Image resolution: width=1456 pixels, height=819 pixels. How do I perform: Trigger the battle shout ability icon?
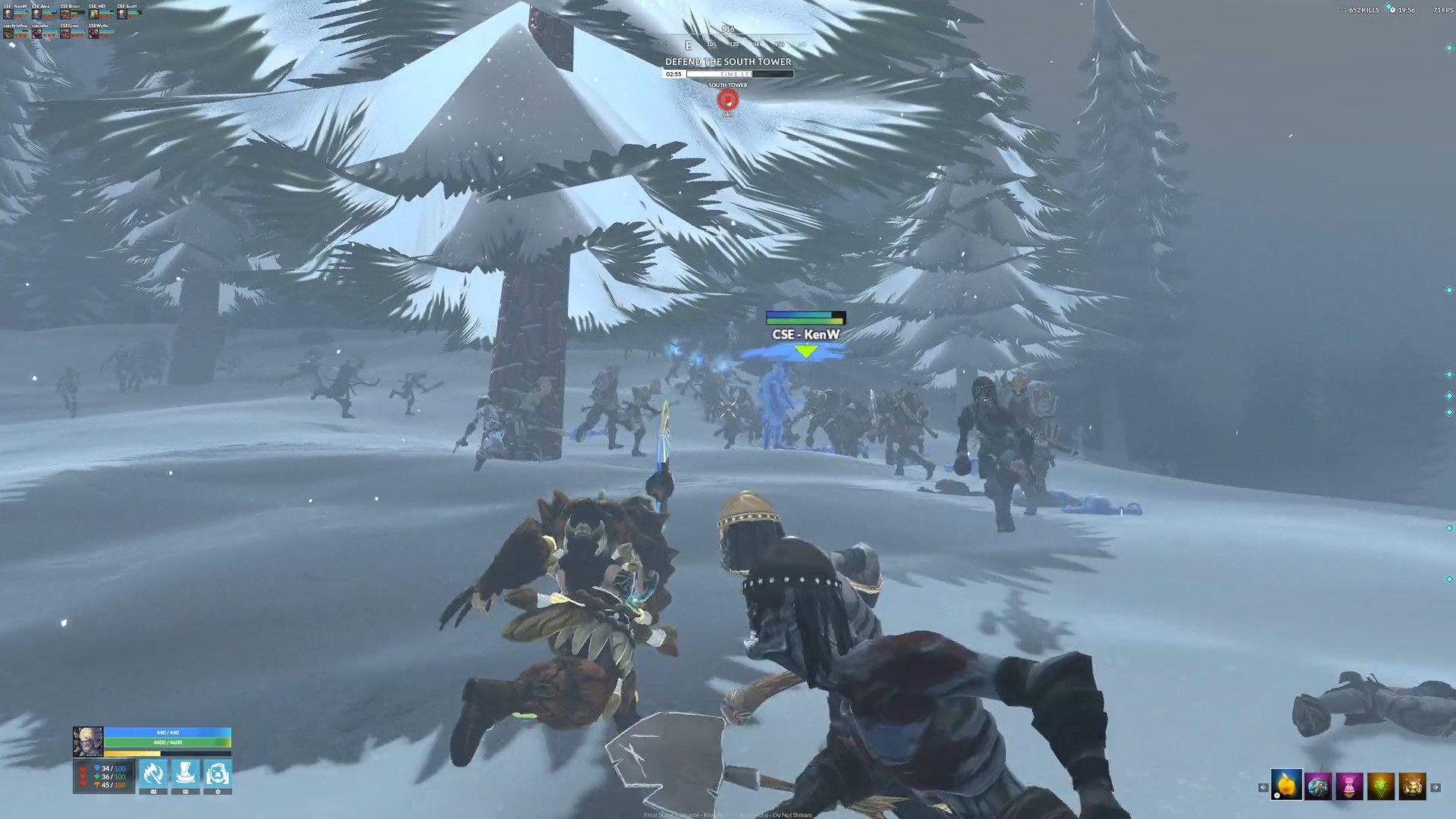[217, 773]
